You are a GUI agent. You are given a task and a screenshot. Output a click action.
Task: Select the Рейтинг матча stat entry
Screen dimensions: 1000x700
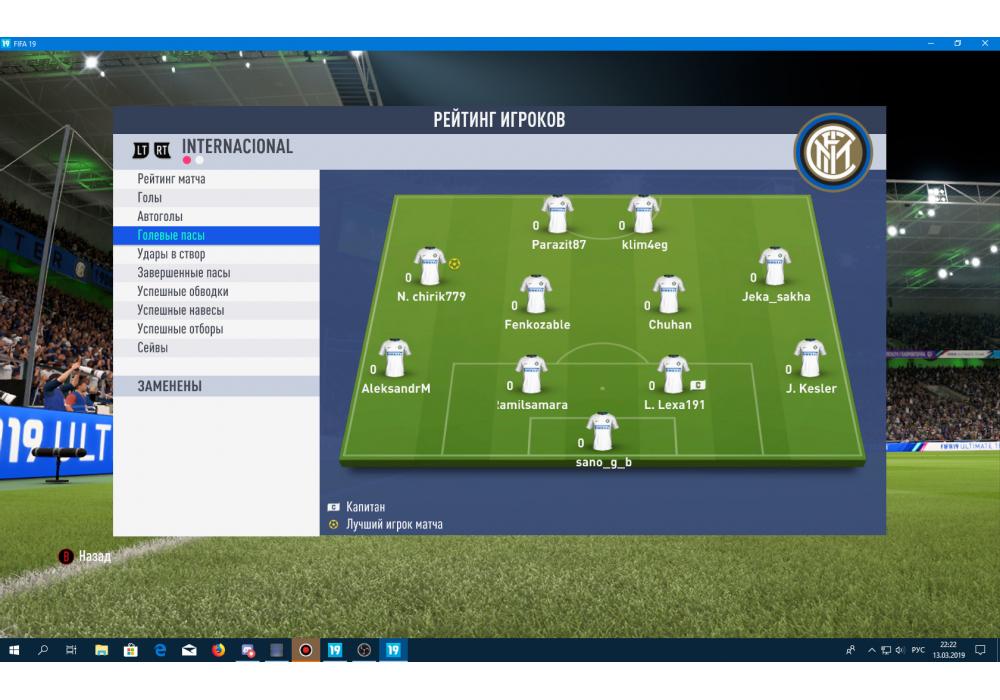pyautogui.click(x=172, y=179)
